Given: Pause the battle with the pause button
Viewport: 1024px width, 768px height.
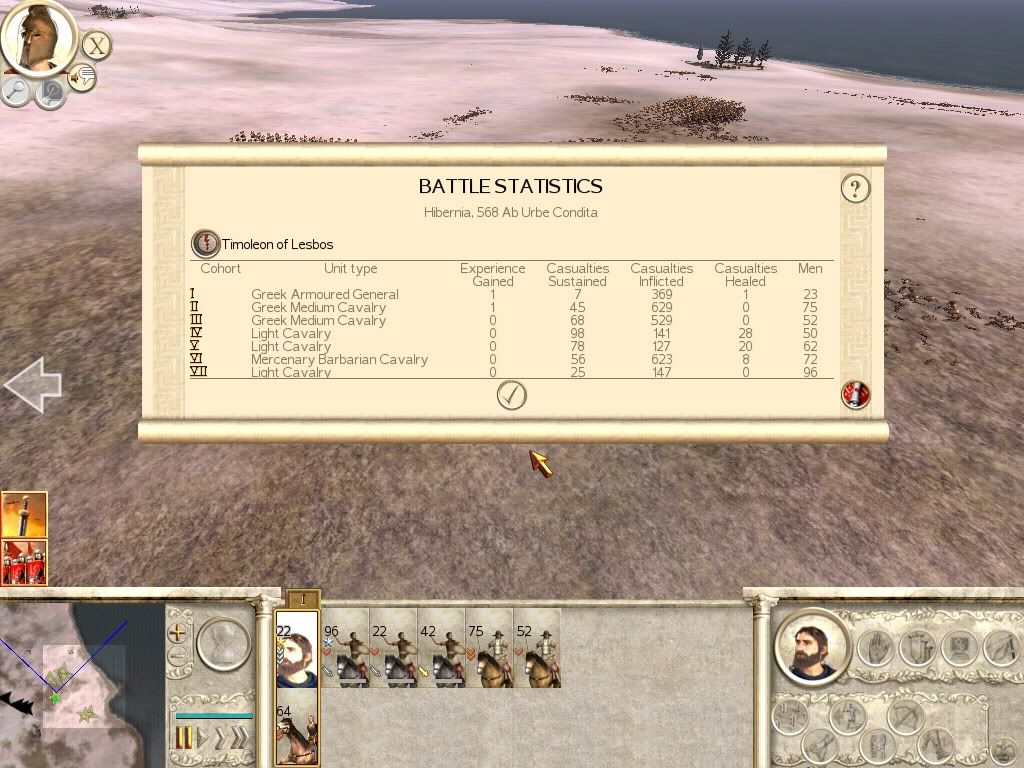Looking at the screenshot, I should [x=184, y=740].
